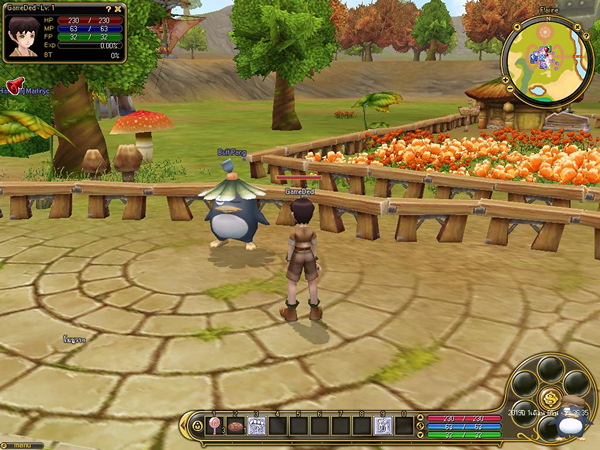600x450 pixels.
Task: Close the GameDed character status panel
Action: (119, 9)
